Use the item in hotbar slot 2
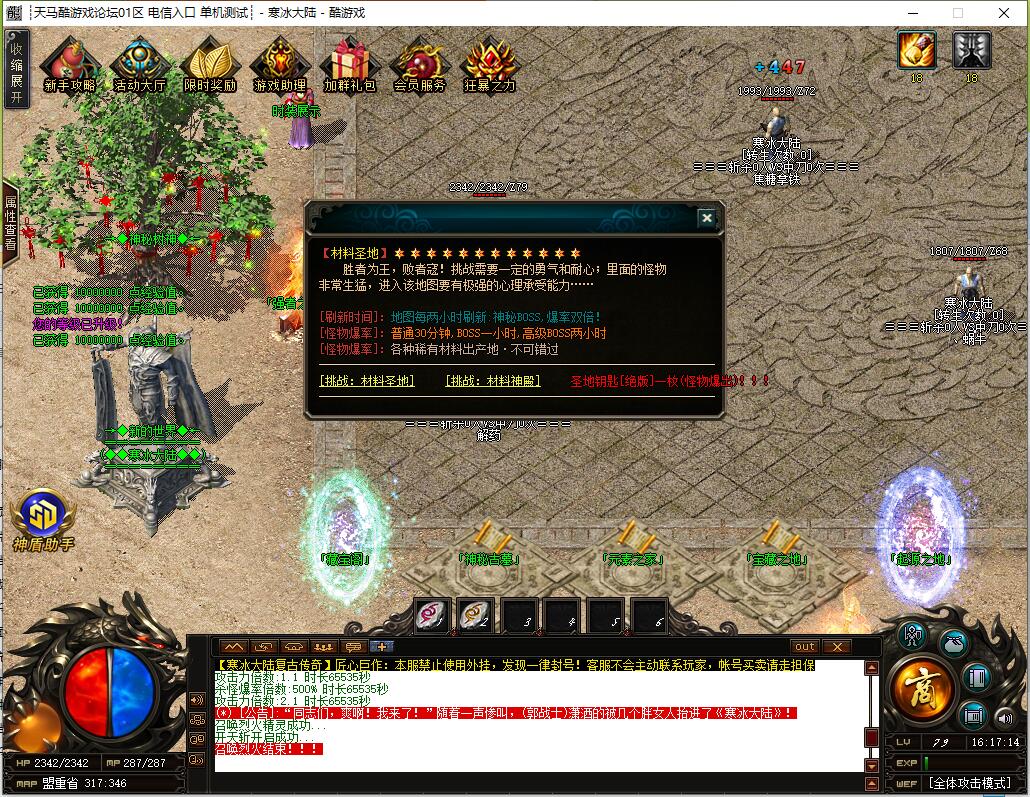 [x=475, y=616]
